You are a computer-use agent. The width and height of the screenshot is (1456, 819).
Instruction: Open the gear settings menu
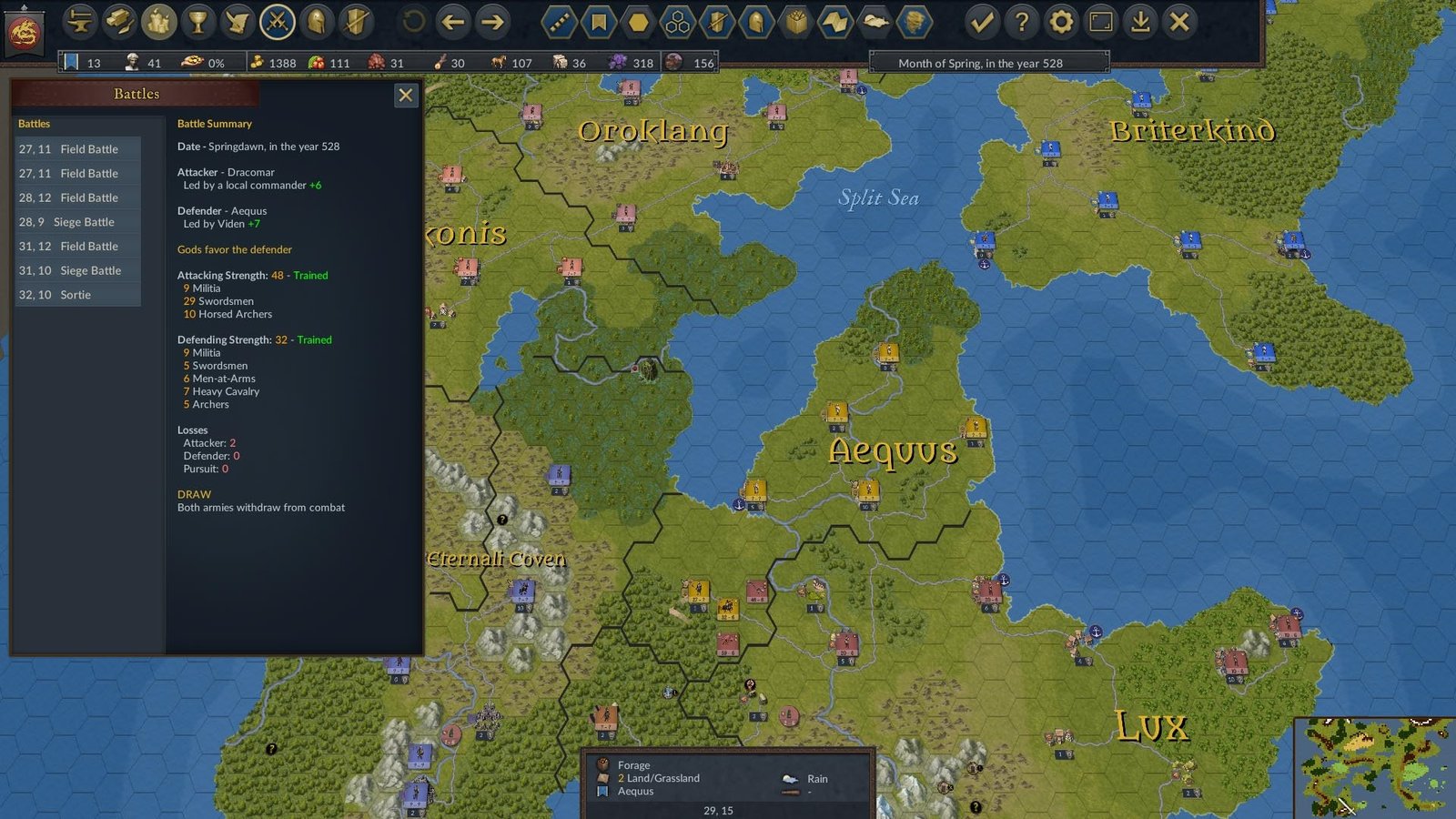tap(1061, 22)
